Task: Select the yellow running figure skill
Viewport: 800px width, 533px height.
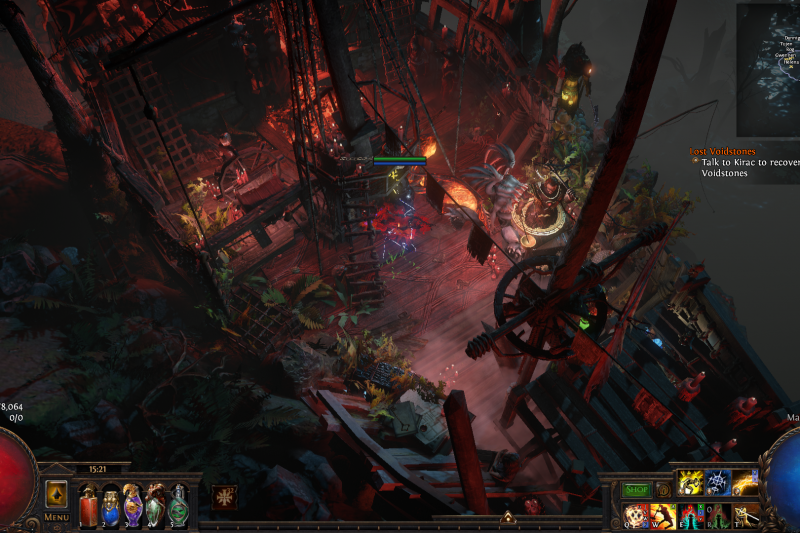Action: 692,483
